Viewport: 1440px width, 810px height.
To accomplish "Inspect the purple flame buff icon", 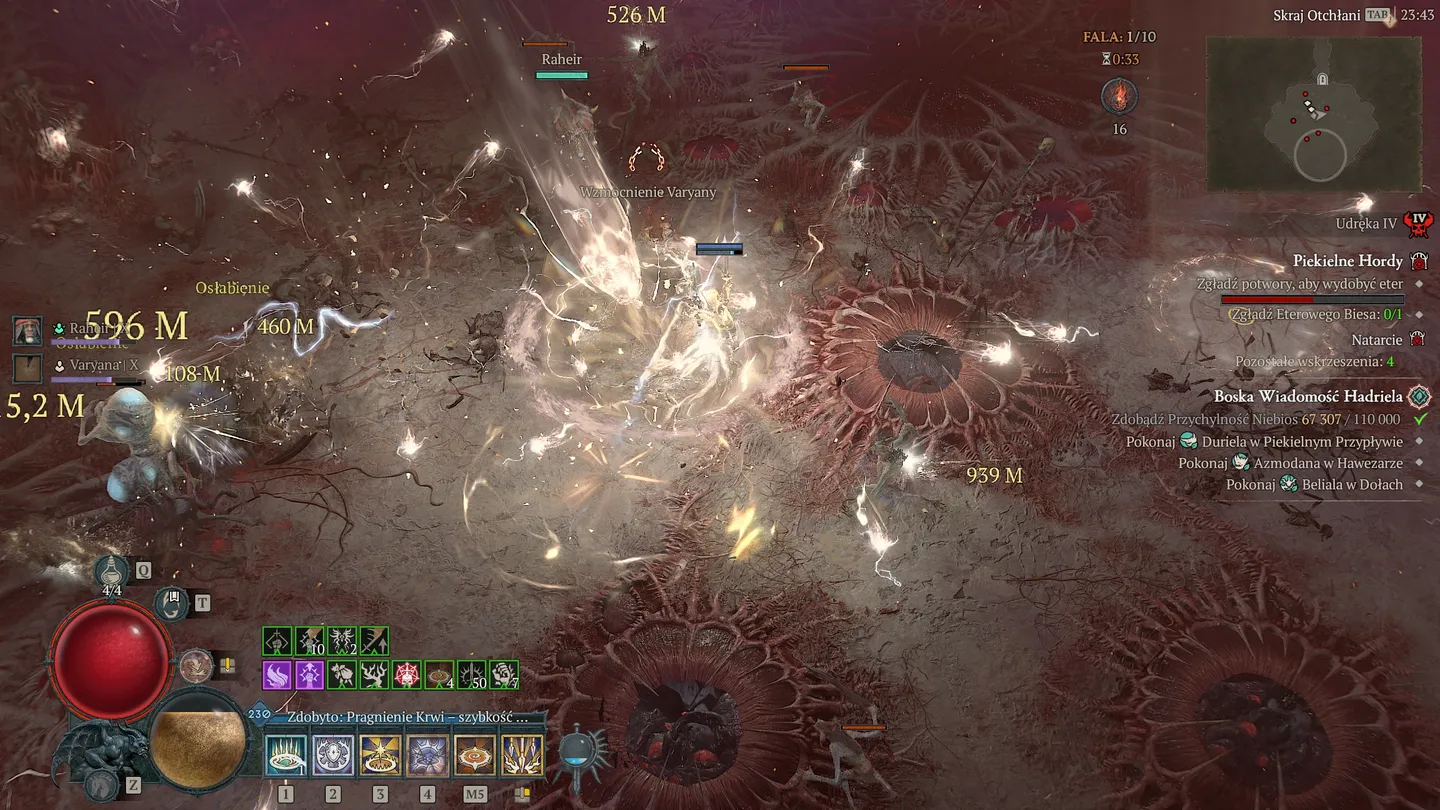I will point(277,675).
